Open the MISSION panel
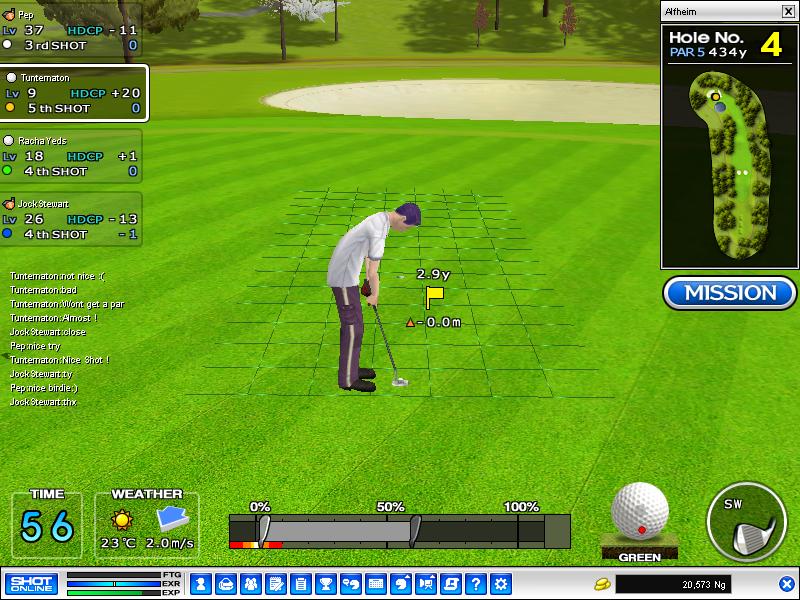The height and width of the screenshot is (600, 800). tap(729, 293)
